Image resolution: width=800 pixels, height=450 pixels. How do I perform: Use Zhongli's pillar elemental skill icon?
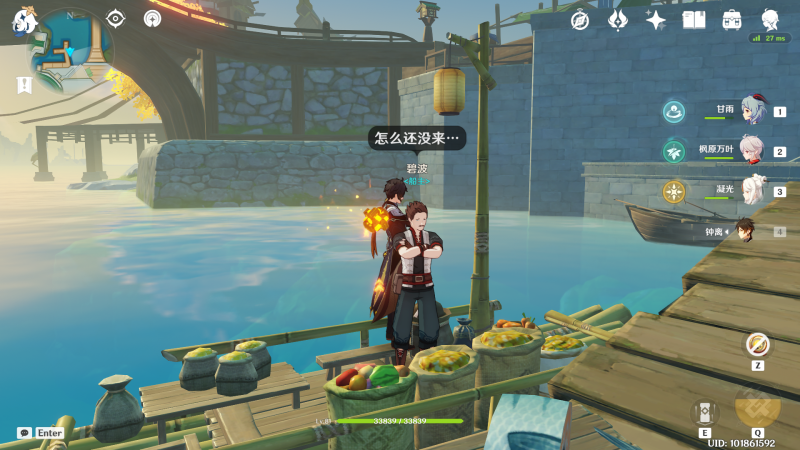coord(705,412)
